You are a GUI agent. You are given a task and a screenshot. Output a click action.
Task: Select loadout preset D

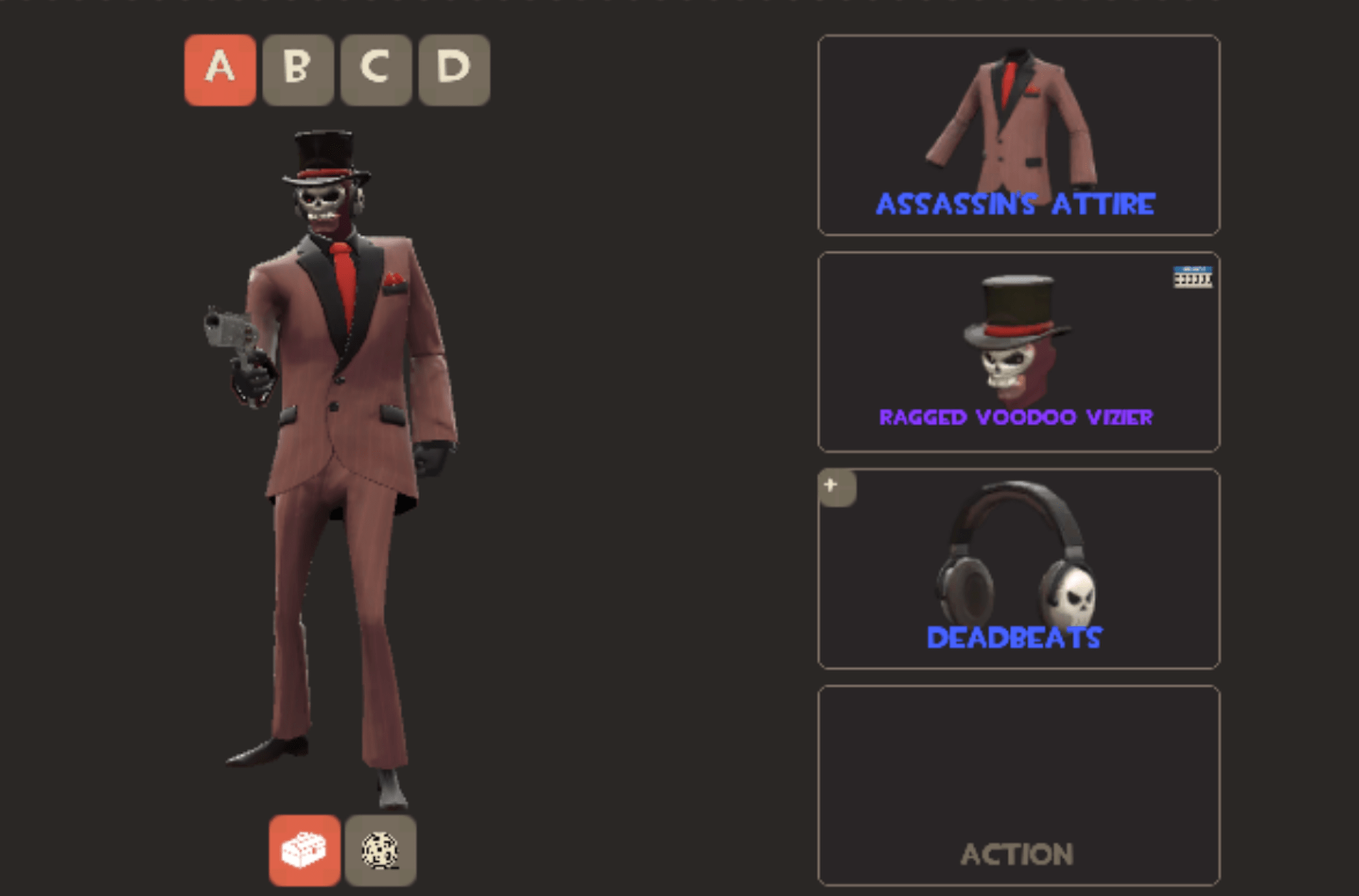[454, 69]
